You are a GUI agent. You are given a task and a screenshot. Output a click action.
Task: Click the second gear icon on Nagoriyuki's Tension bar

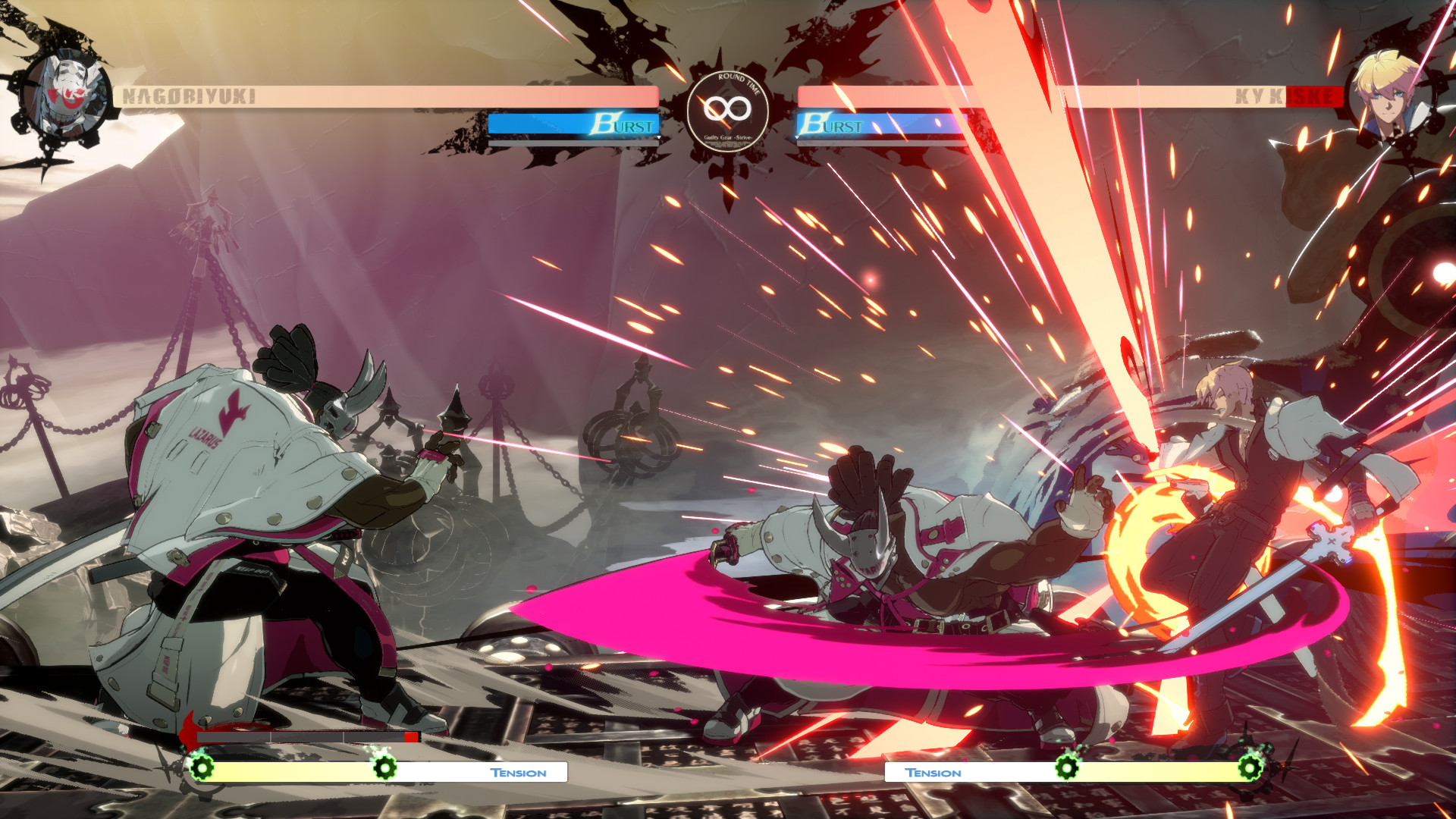coord(386,768)
